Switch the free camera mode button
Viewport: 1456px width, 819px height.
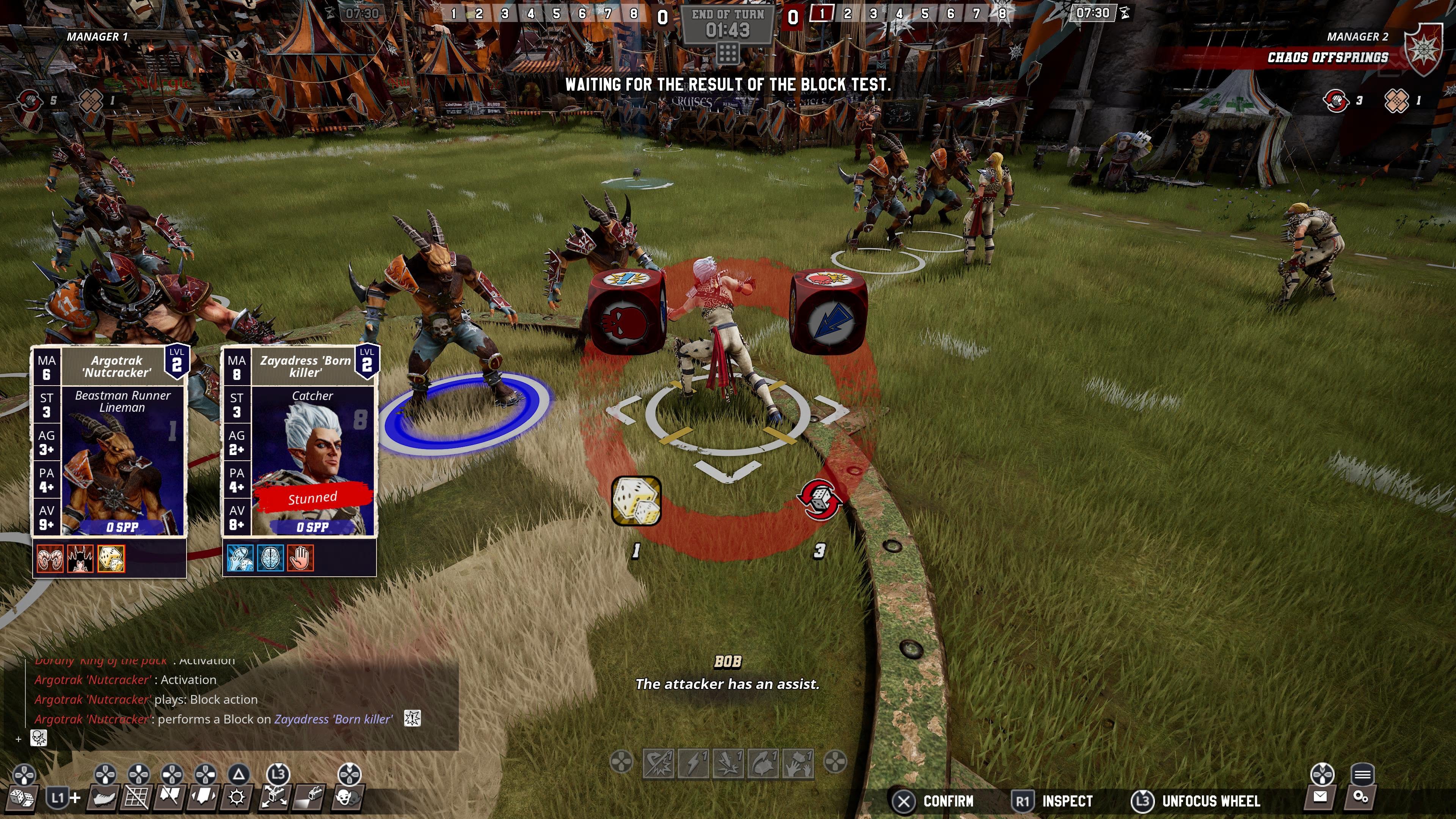pyautogui.click(x=275, y=797)
